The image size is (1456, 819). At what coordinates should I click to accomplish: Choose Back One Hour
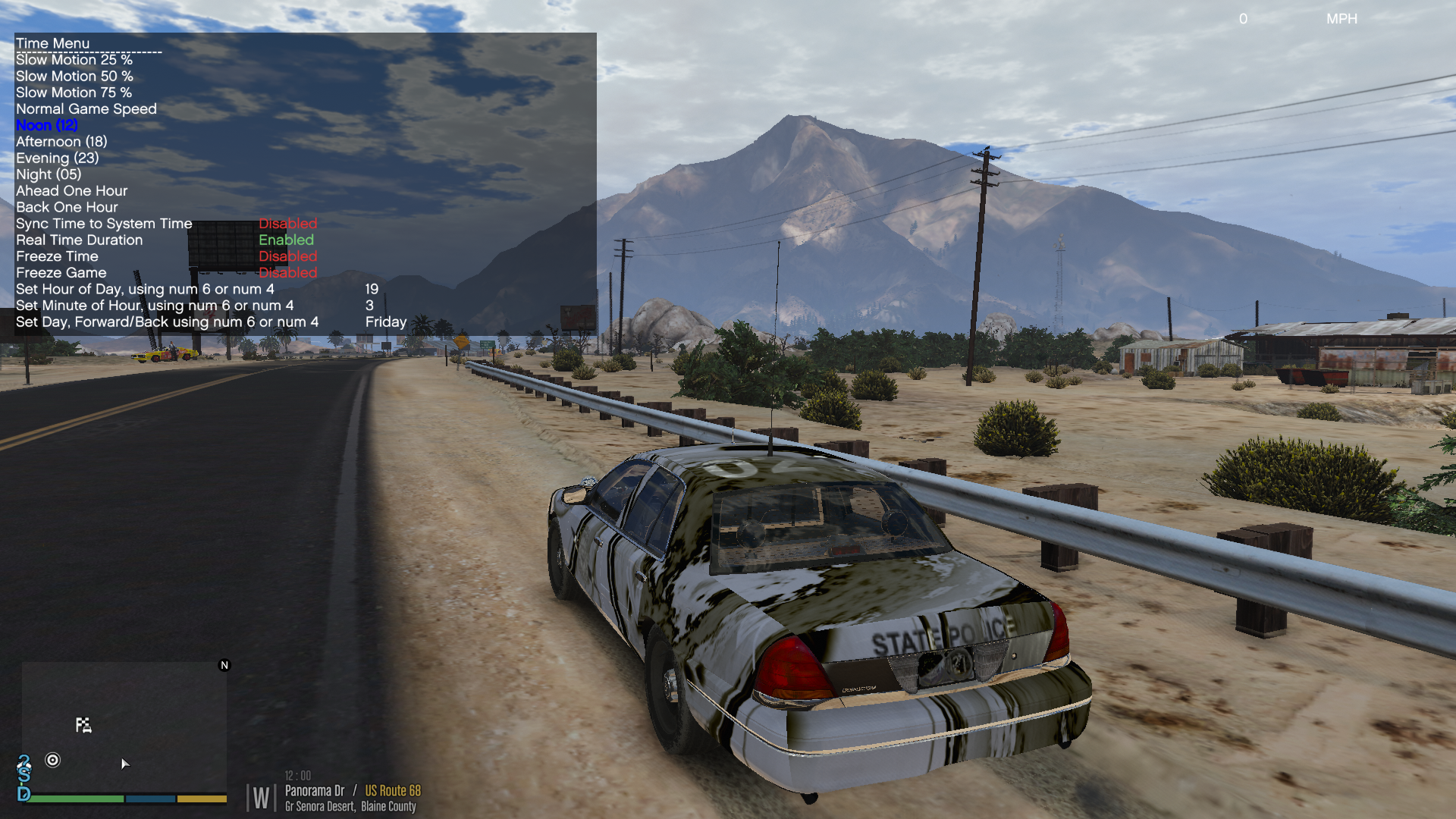click(67, 208)
